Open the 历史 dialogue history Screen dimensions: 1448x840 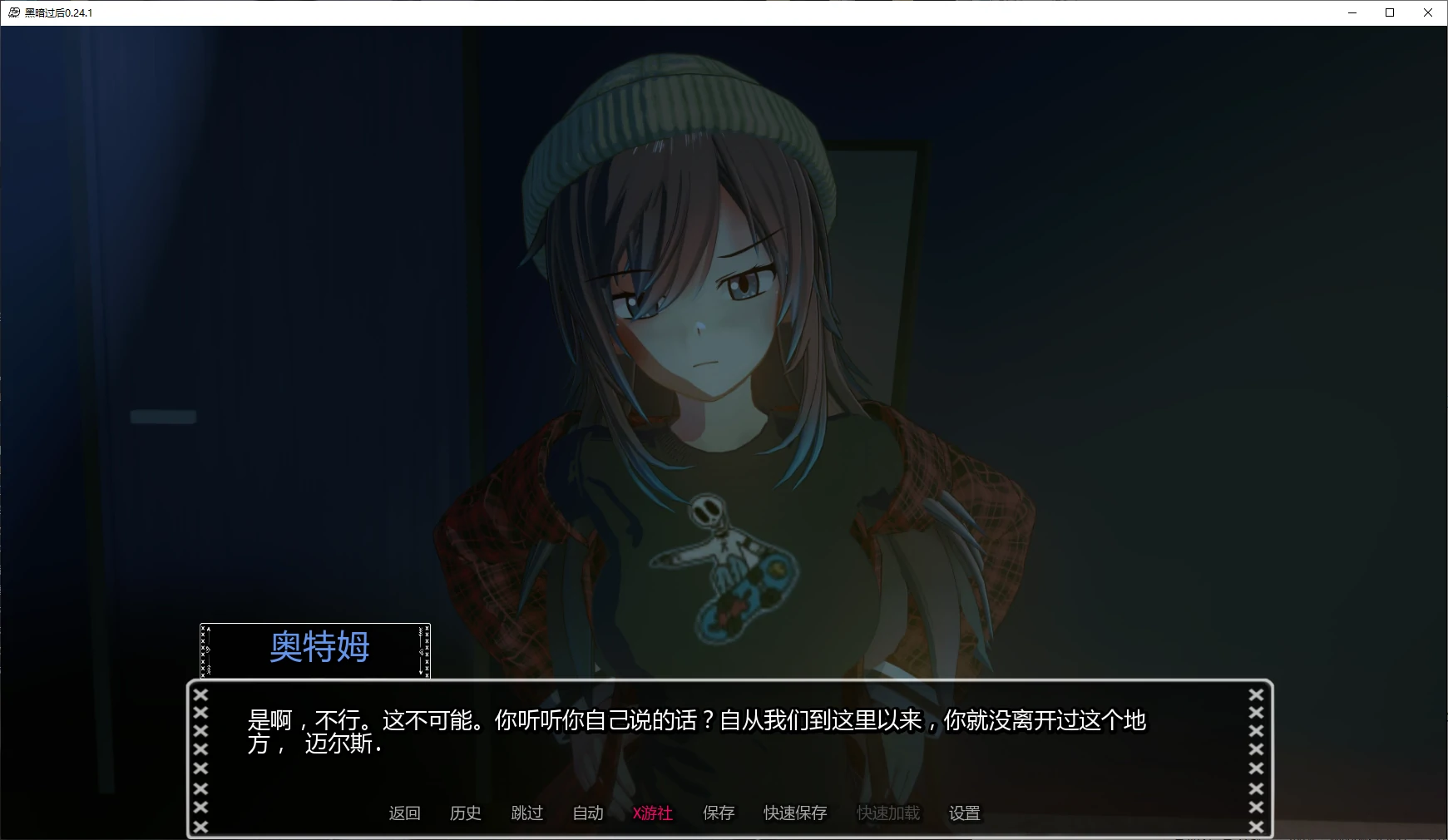pyautogui.click(x=465, y=813)
